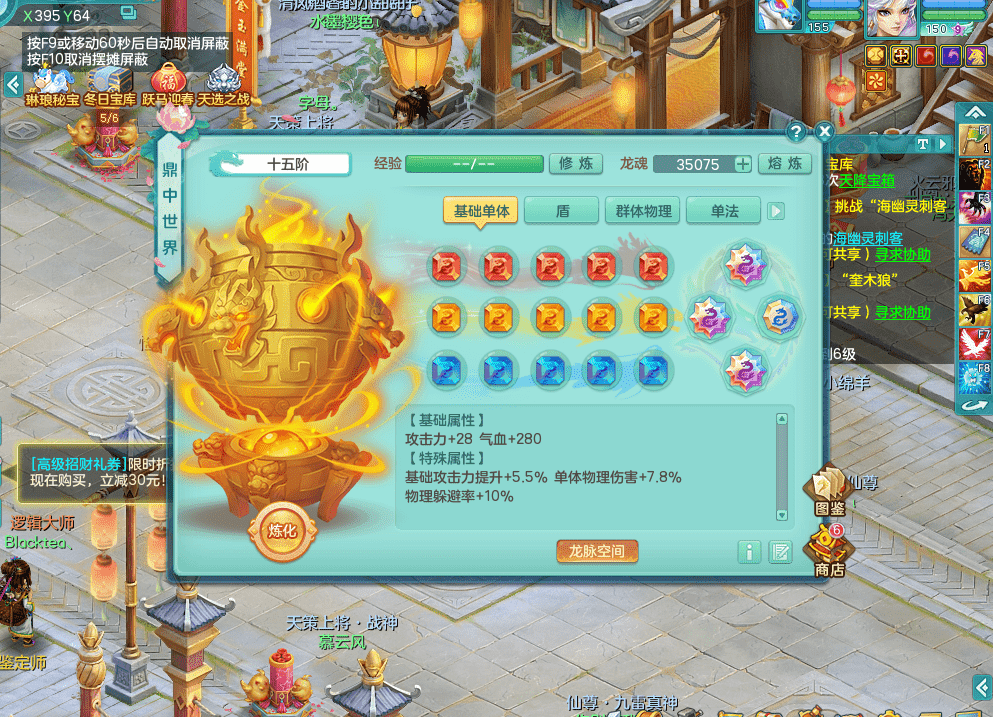Select the 群体物理 tab
Viewport: 993px width, 717px height.
tap(642, 211)
